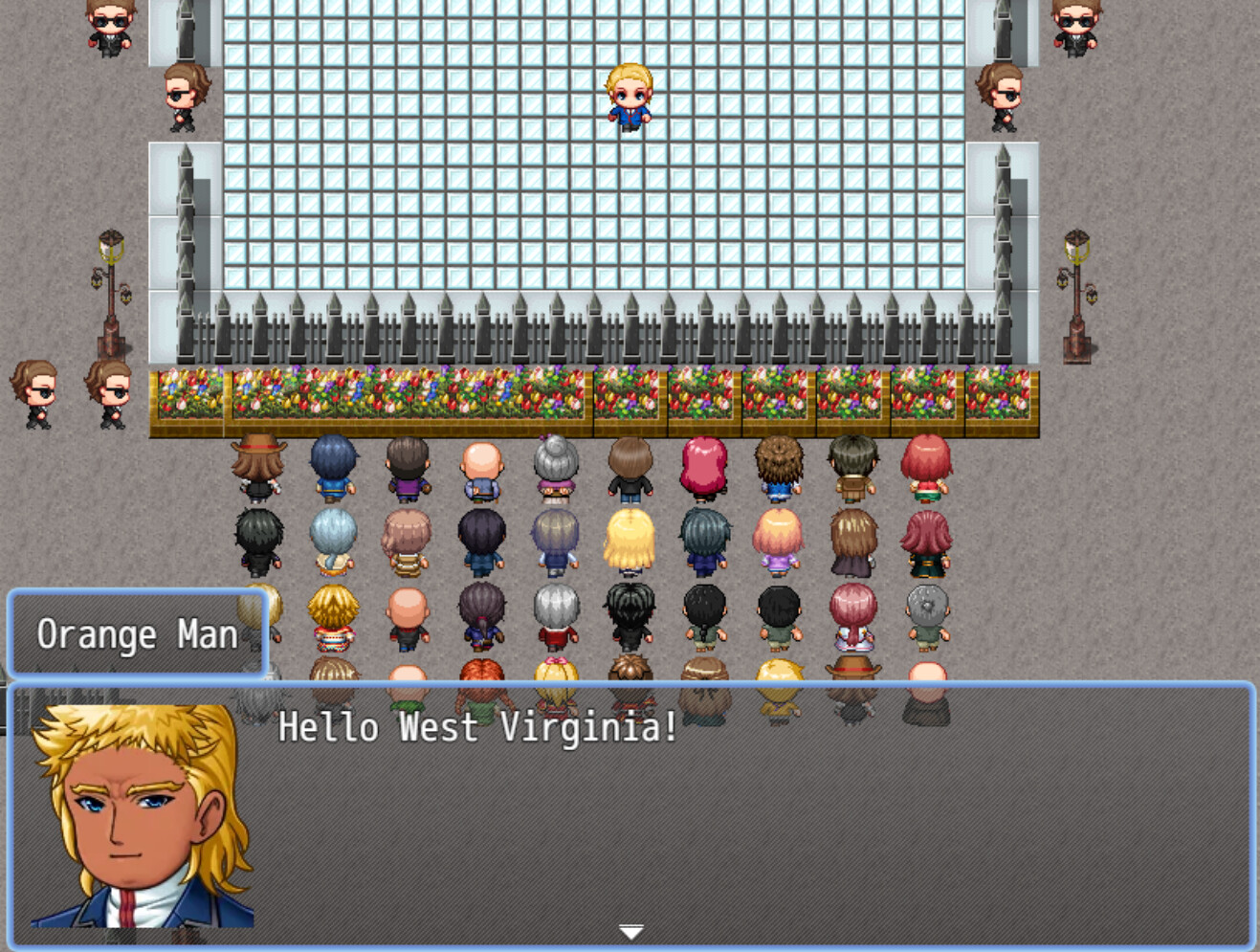Viewport: 1260px width, 952px height.
Task: Select the Orange Man name label
Action: coord(137,633)
